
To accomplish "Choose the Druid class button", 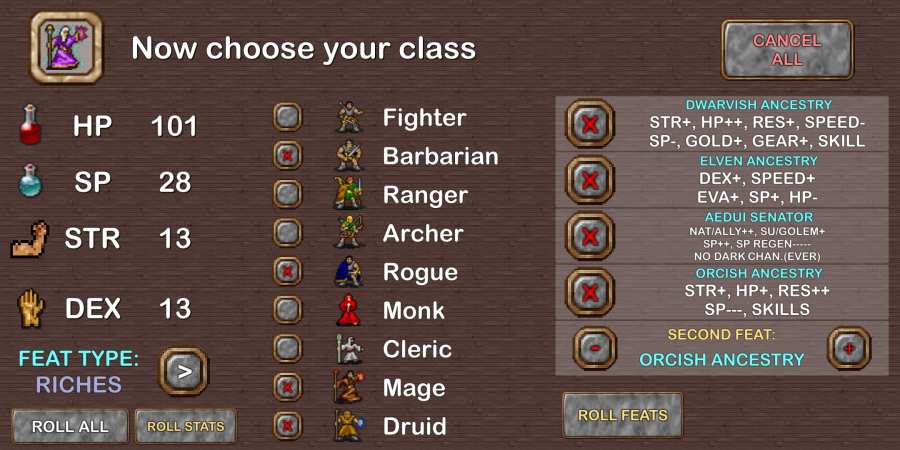I will point(288,426).
